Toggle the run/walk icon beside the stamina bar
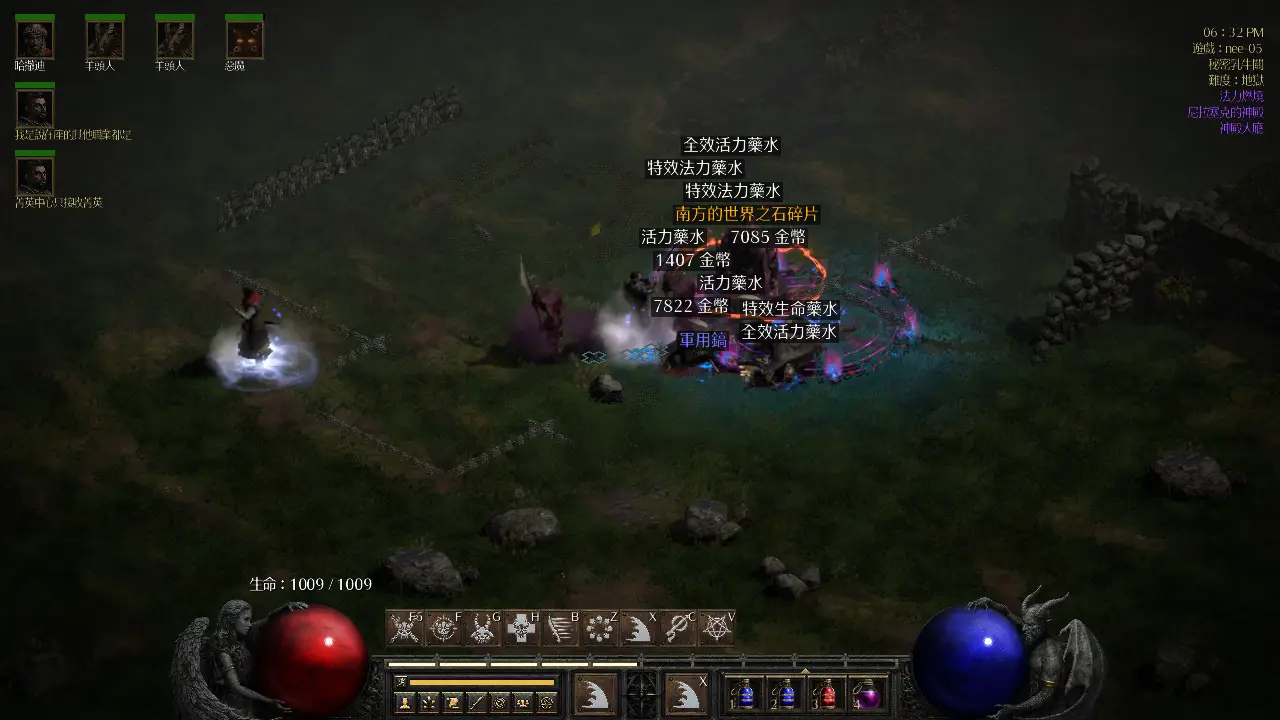Viewport: 1280px width, 720px height. [x=401, y=682]
